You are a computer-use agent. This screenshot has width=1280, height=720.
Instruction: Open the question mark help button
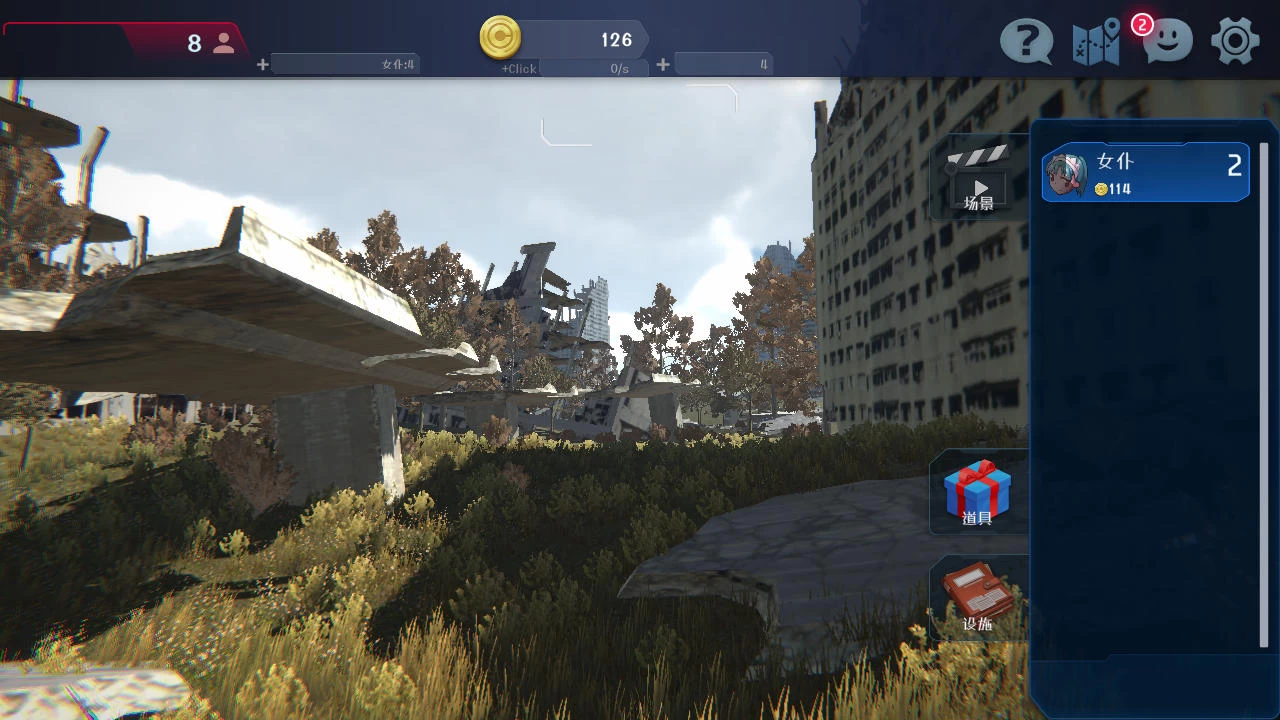[x=1026, y=42]
